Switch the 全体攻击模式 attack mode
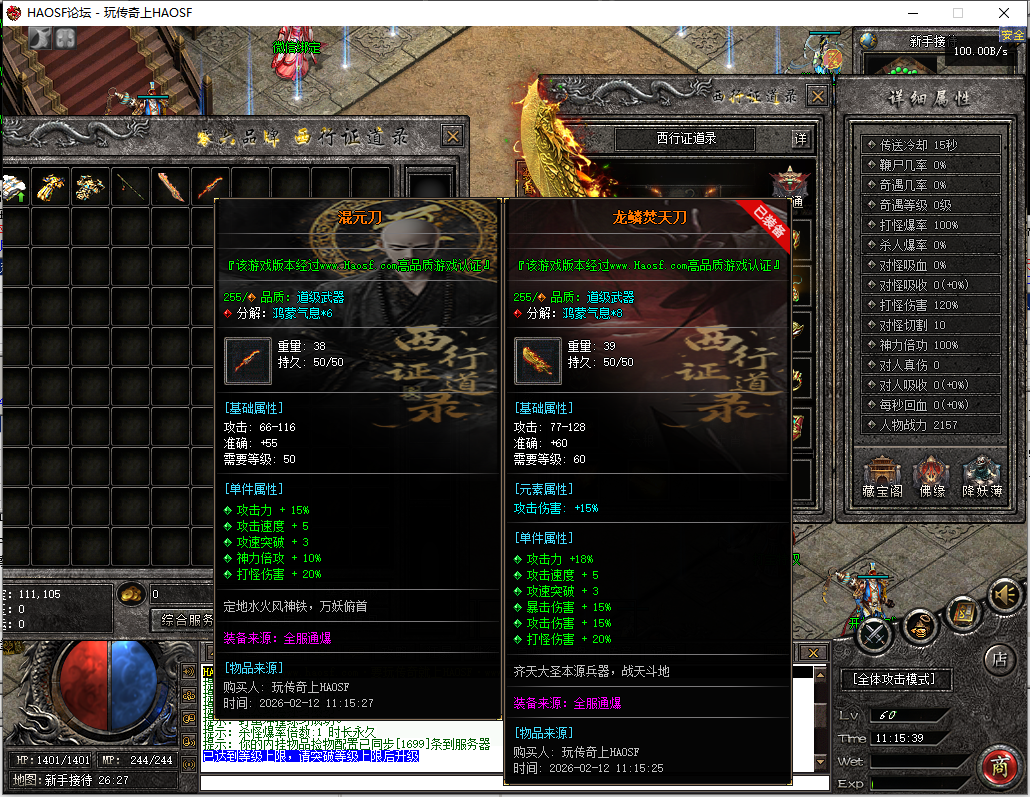The width and height of the screenshot is (1030, 797). click(x=895, y=679)
